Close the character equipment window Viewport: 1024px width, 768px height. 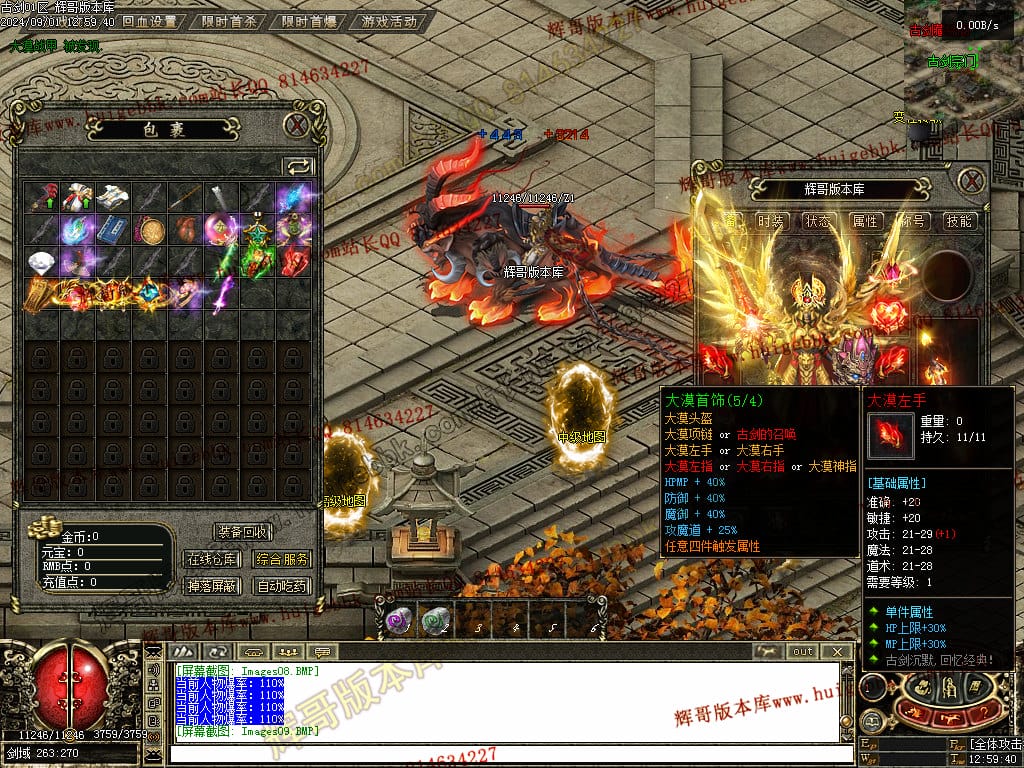pyautogui.click(x=971, y=181)
